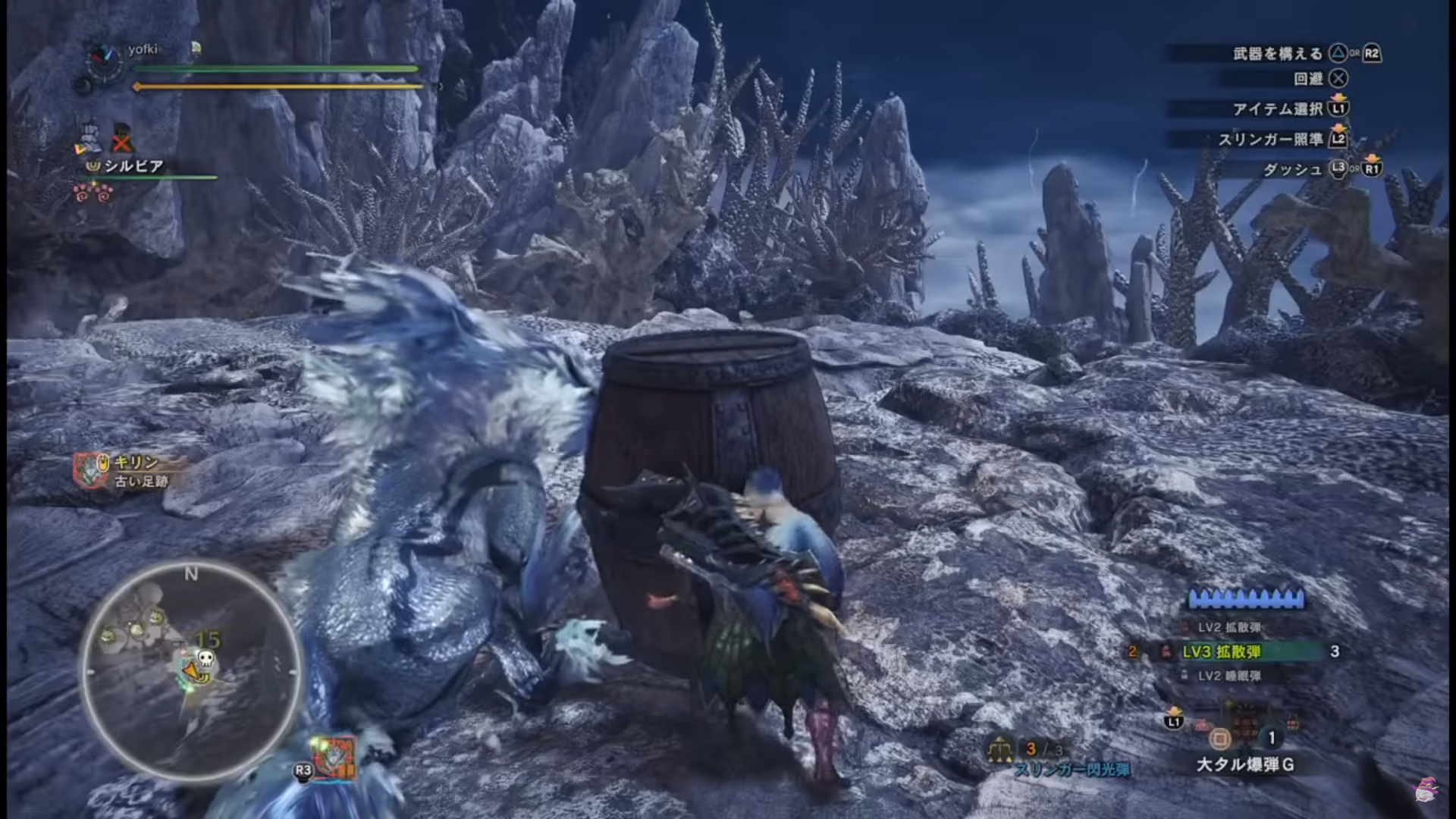Screen dimensions: 1456x819
Task: Select the skull marker on the minimap
Action: (x=205, y=658)
